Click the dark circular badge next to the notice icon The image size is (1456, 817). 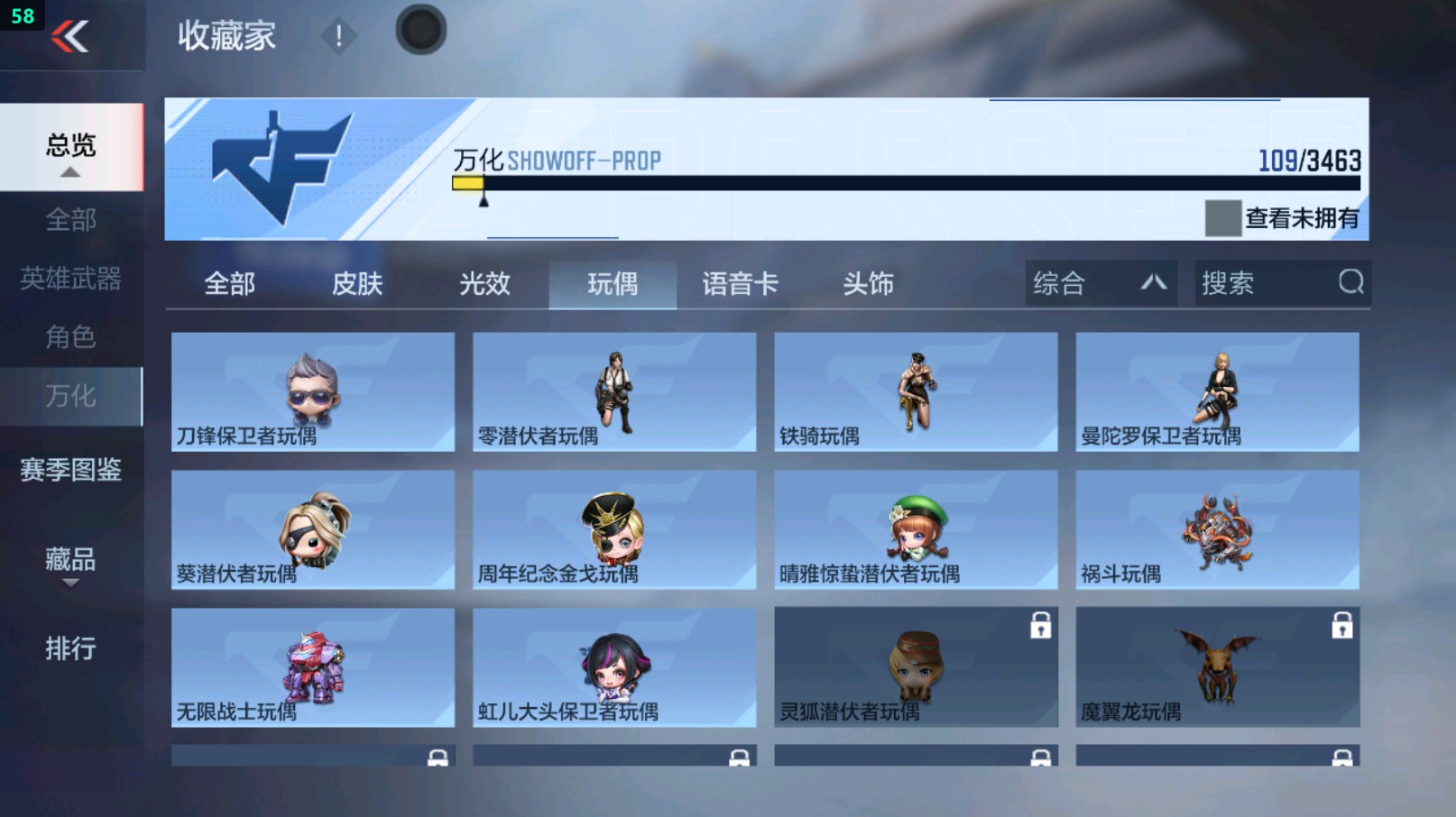(x=420, y=28)
